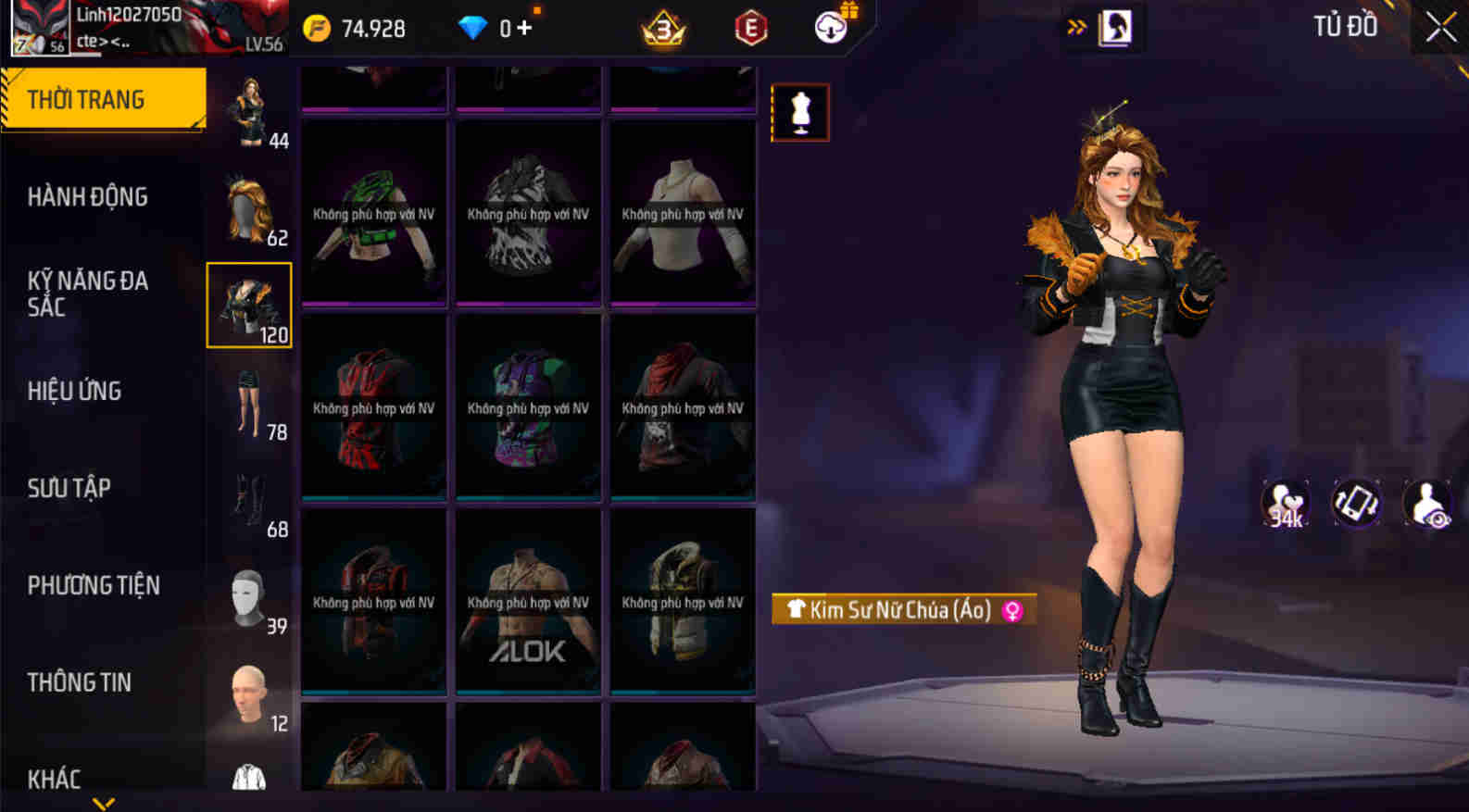The image size is (1469, 812).
Task: Click the selected jacket thumbnail showing 120
Action: click(x=247, y=304)
